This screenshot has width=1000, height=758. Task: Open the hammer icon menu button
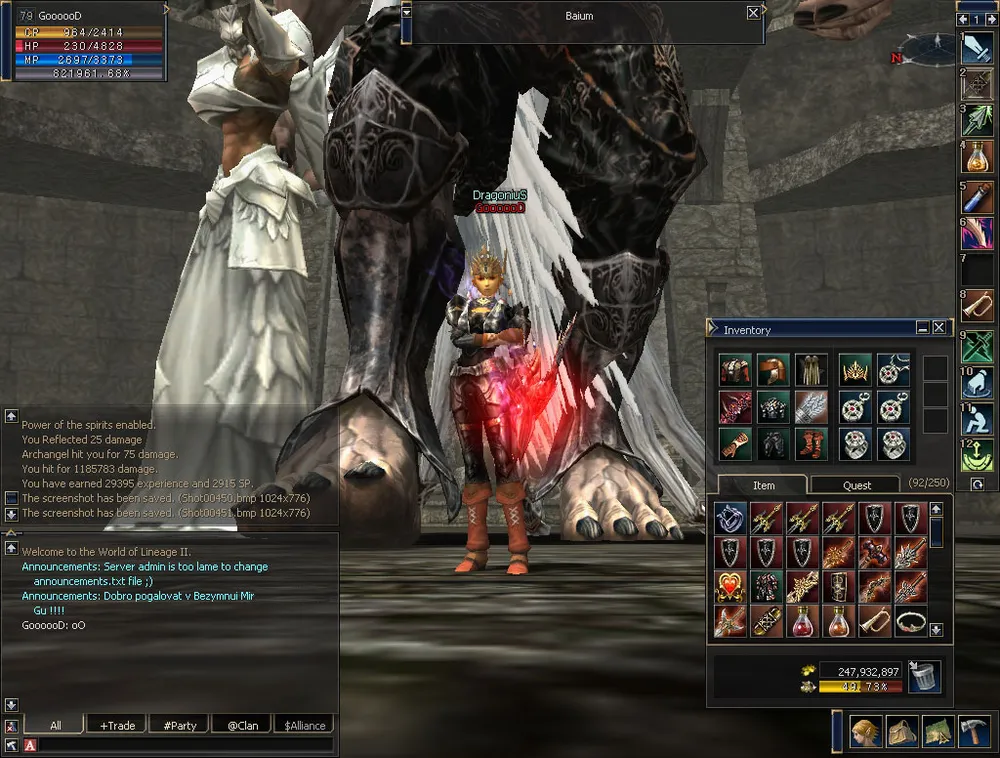pyautogui.click(x=973, y=733)
